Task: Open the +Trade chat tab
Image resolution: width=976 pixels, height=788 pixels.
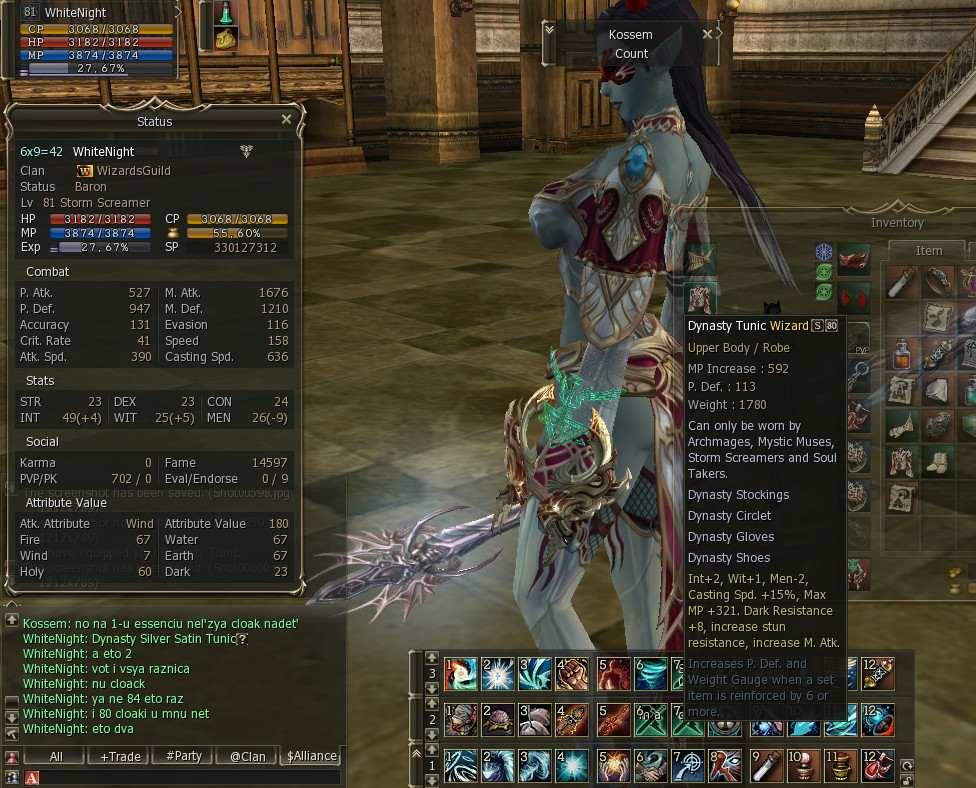Action: point(120,756)
